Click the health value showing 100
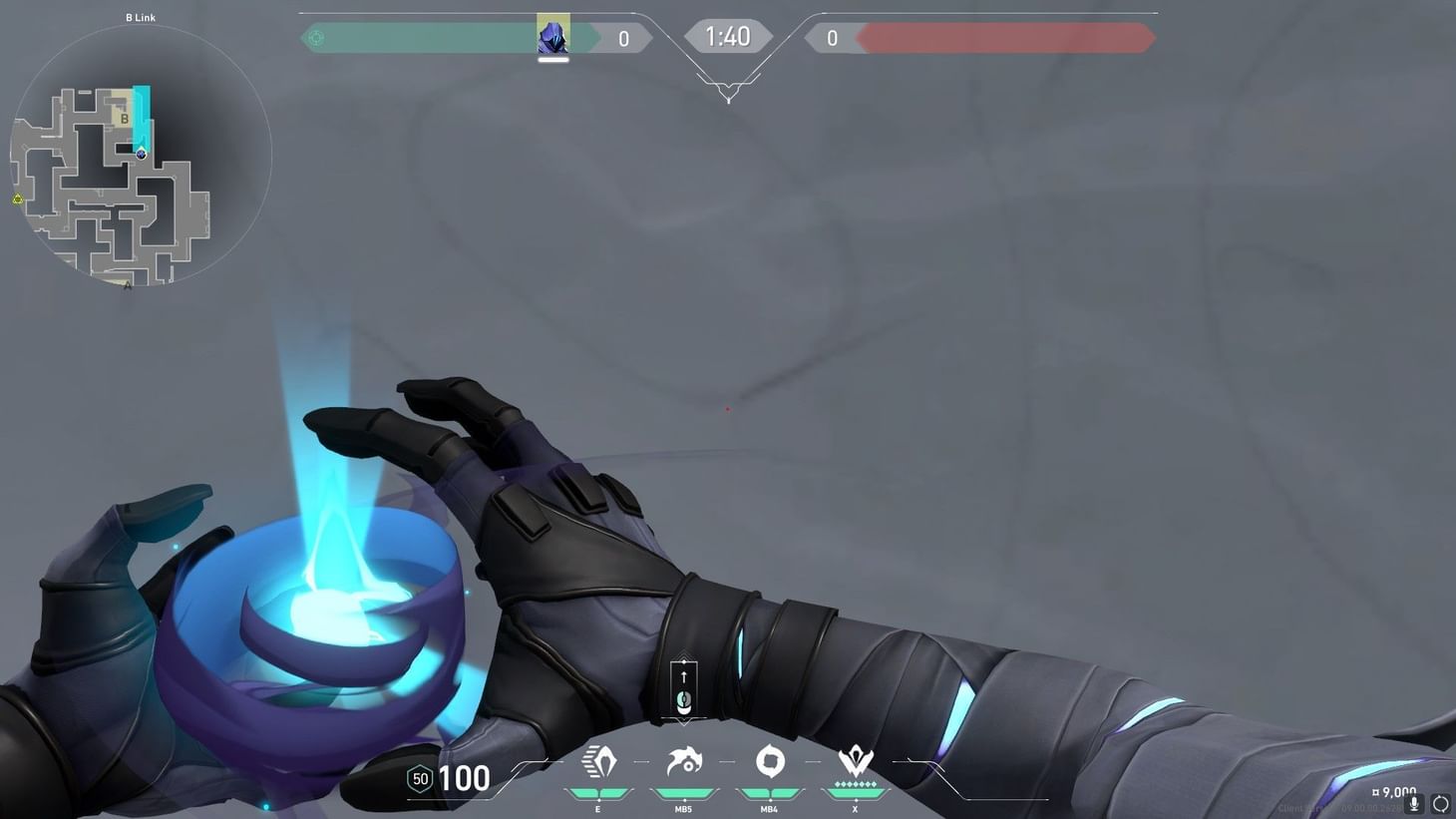Viewport: 1456px width, 819px height. 462,779
